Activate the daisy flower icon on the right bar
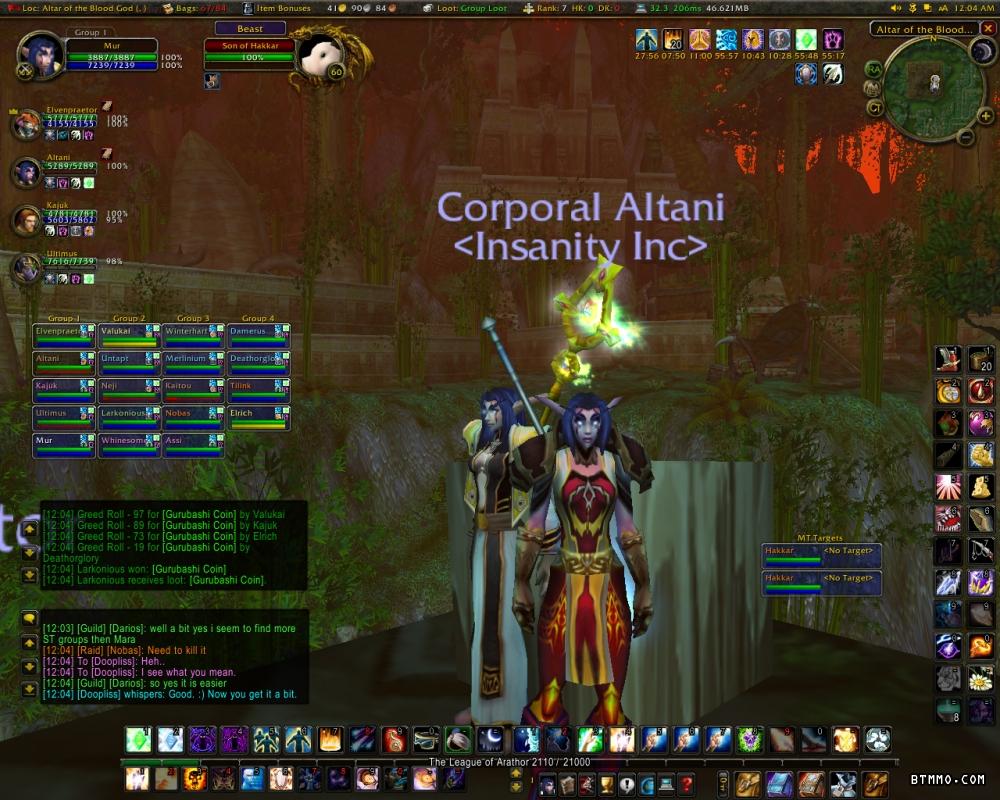Screen dimensions: 1000x800 [x=981, y=680]
